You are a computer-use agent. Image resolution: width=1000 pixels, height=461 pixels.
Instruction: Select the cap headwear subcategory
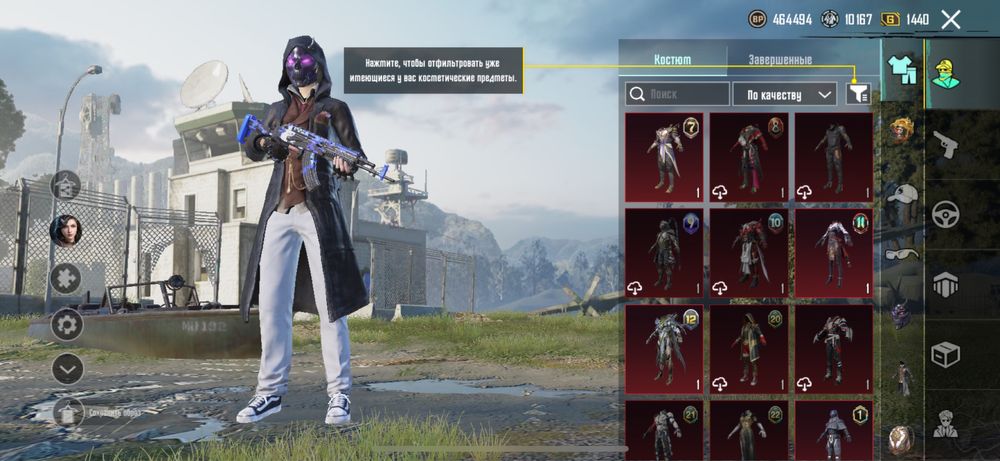pos(903,195)
